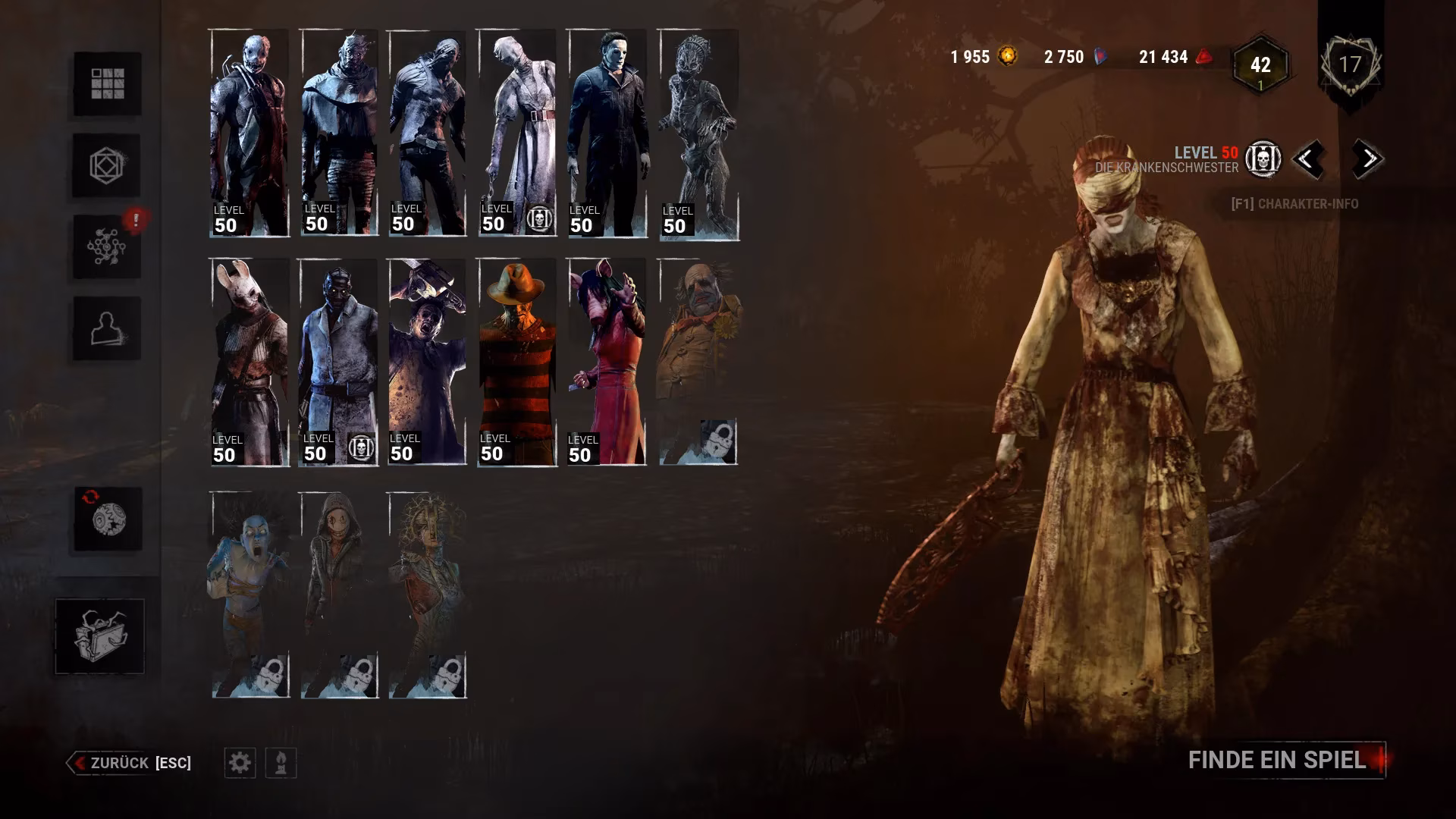Open the loadout grid icon in sidebar
Screen dimensions: 1456x819
pos(106,83)
